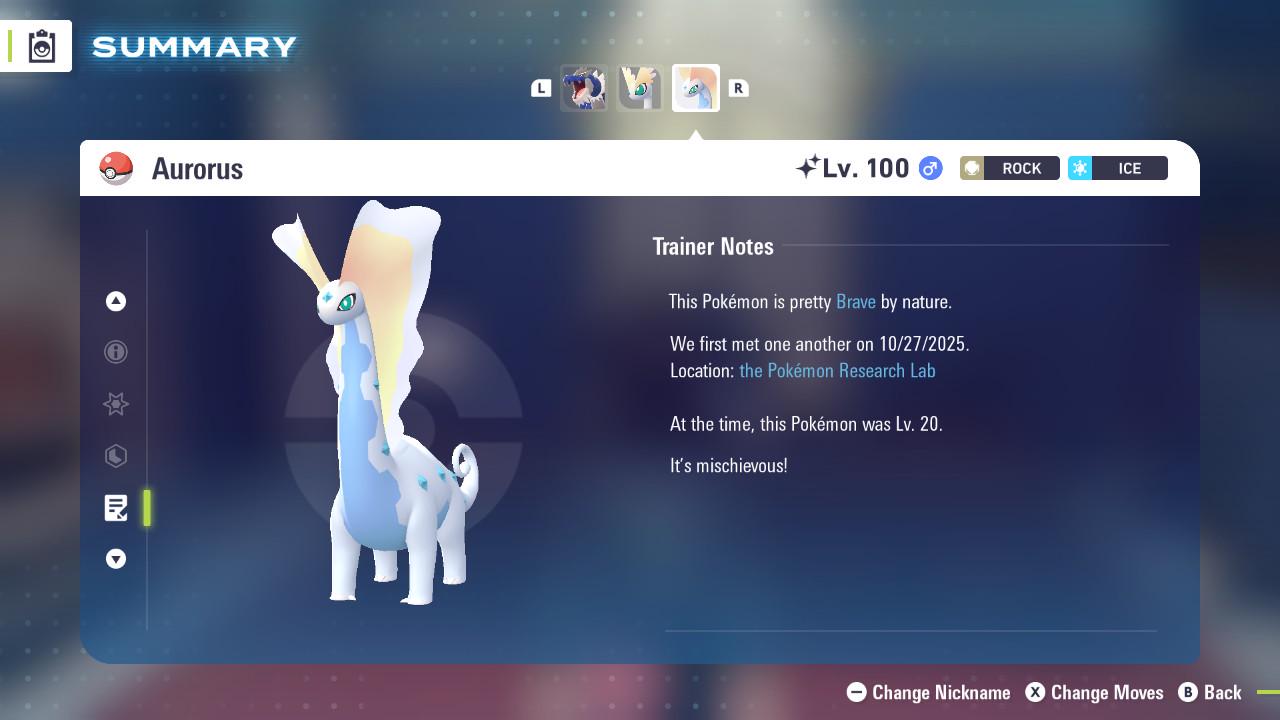Switch to the middle Pokémon's portrait tab
This screenshot has height=720, width=1280.
640,88
